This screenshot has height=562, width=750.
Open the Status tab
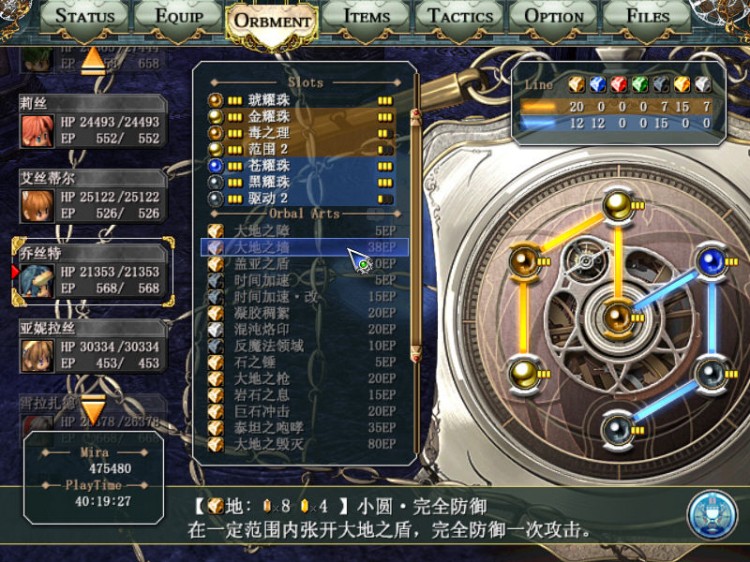click(x=85, y=16)
